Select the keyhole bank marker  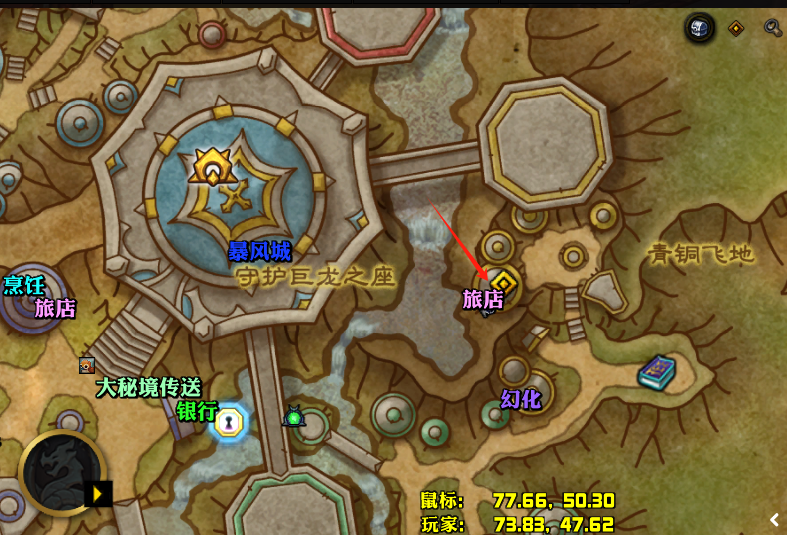click(x=230, y=422)
